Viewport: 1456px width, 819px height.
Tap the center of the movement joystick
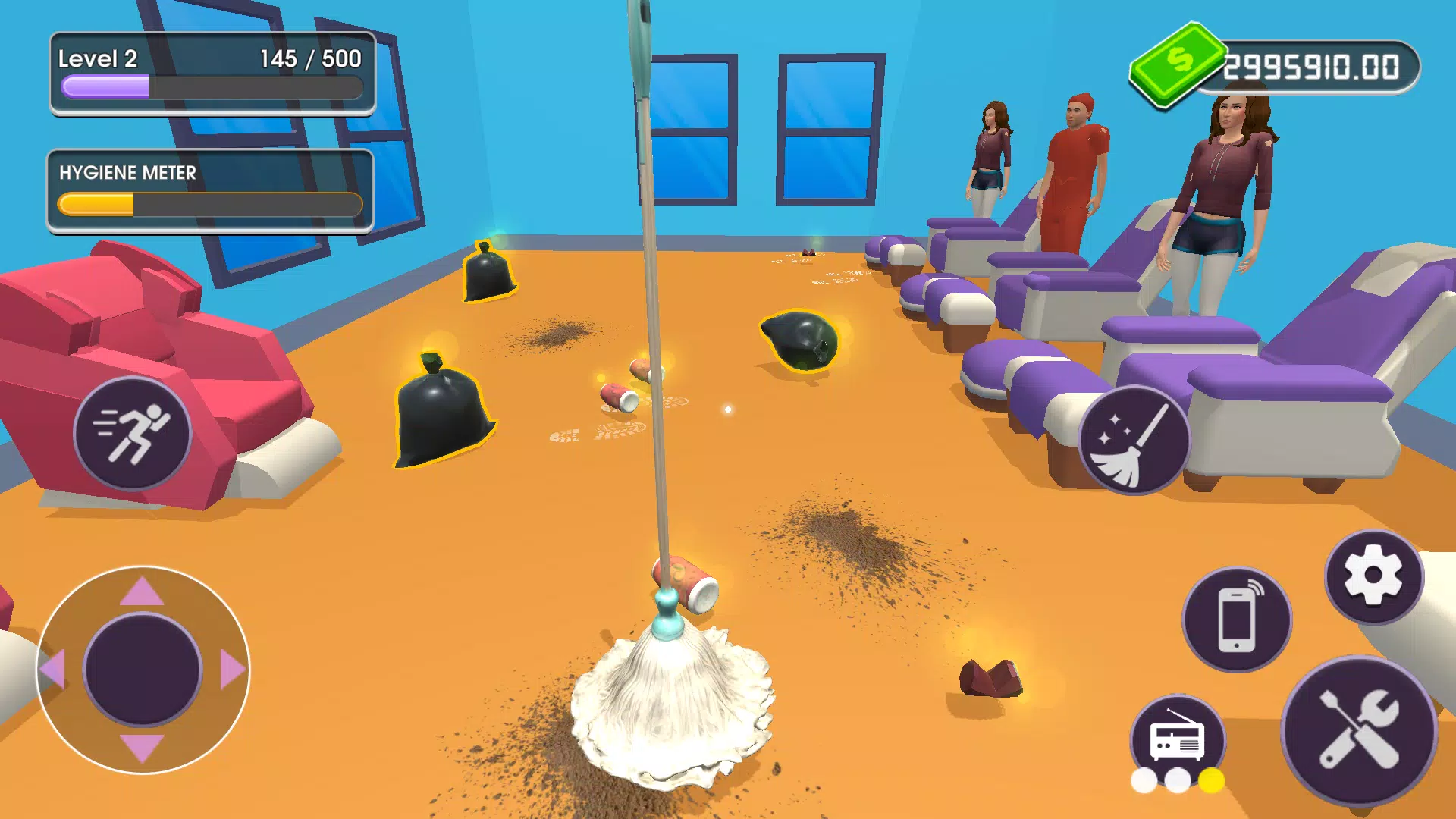tap(143, 669)
